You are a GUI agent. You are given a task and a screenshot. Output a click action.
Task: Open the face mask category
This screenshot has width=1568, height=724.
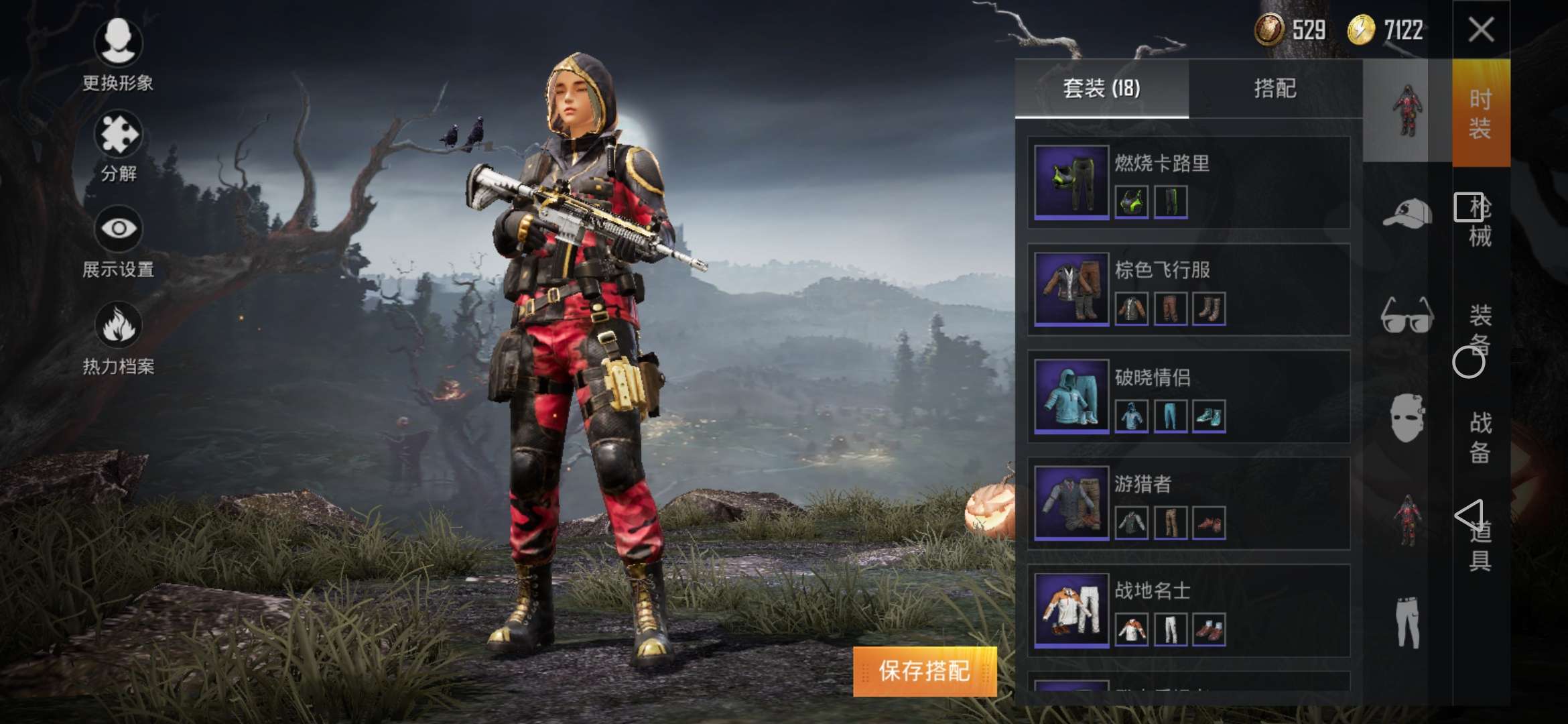click(1407, 418)
